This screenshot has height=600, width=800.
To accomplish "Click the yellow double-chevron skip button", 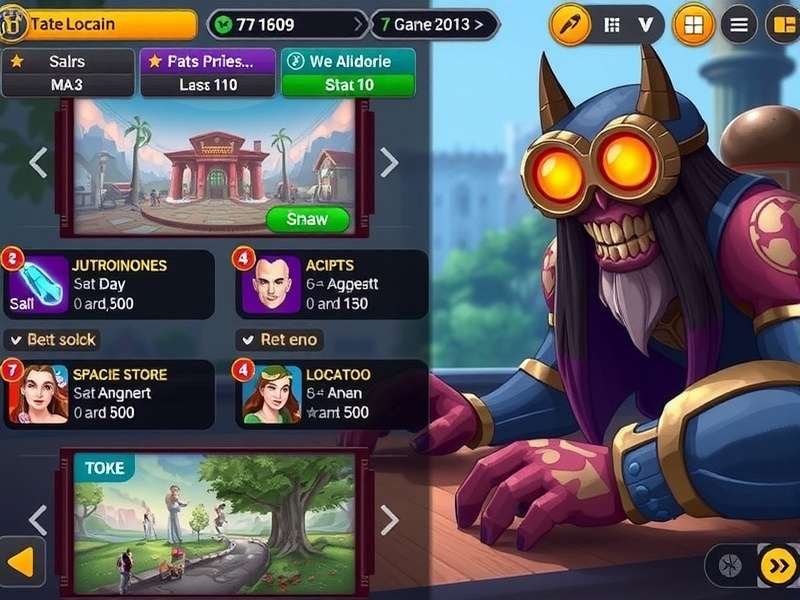I will coord(777,566).
